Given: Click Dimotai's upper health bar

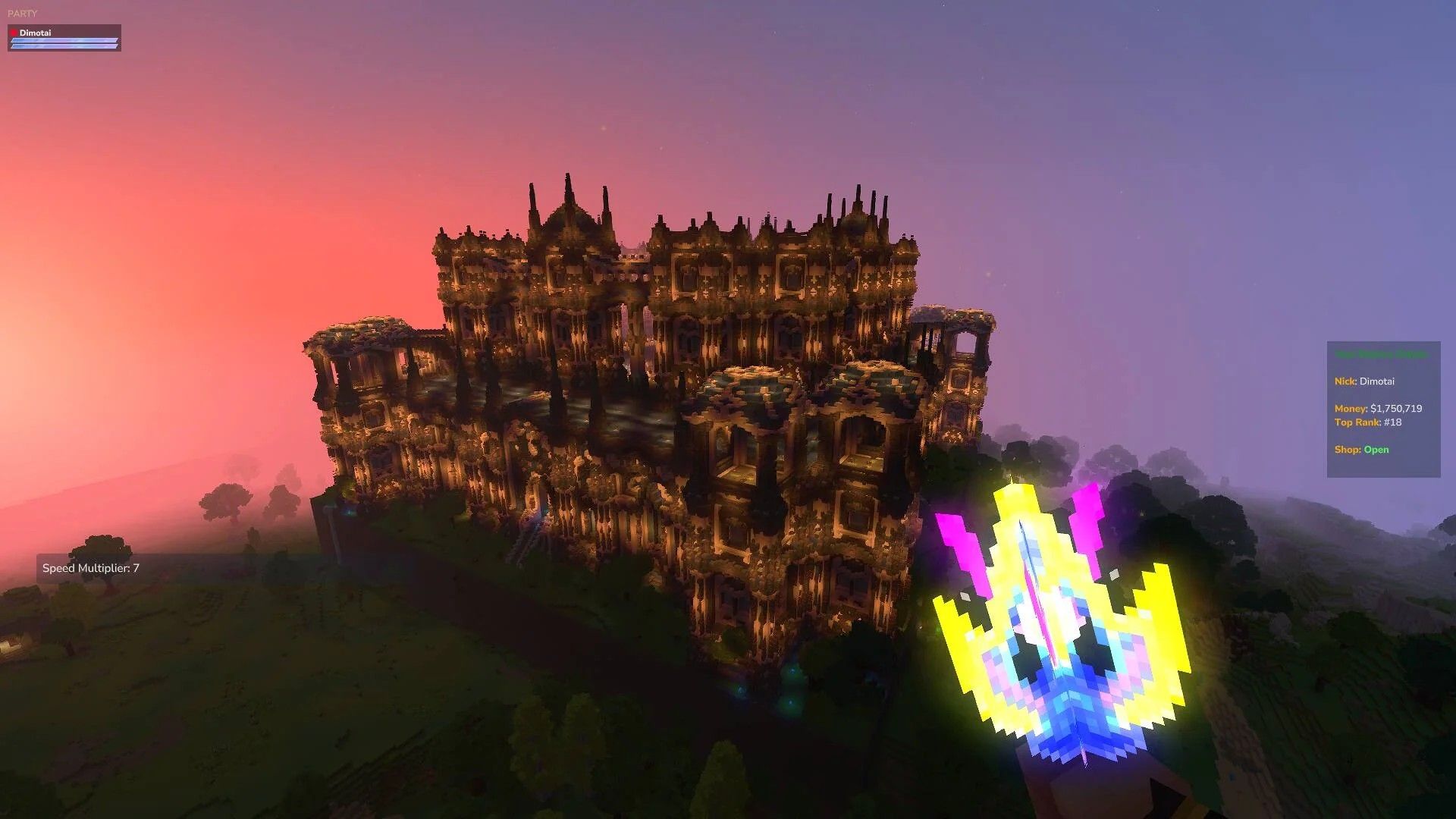Looking at the screenshot, I should click(x=64, y=40).
